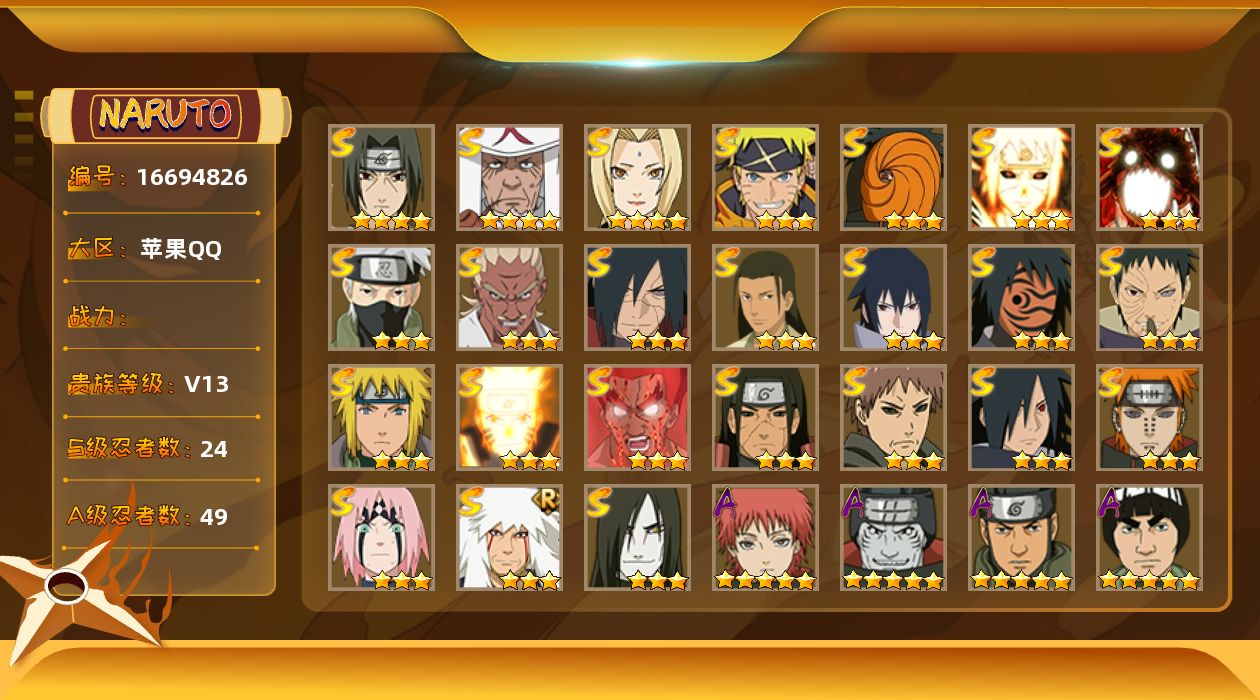
Task: Pick the pale-faced Orochimaru portrait
Action: pos(637,537)
